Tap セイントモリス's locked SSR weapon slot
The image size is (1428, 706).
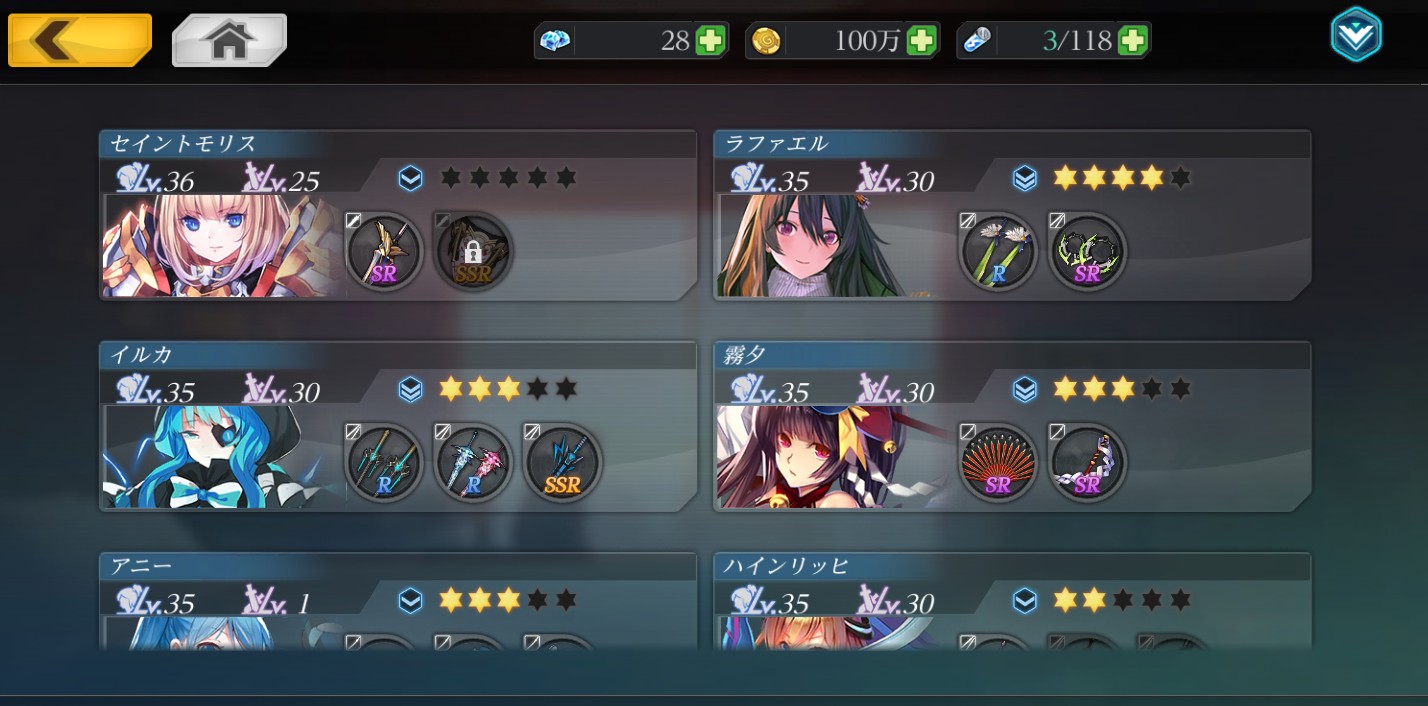point(474,251)
